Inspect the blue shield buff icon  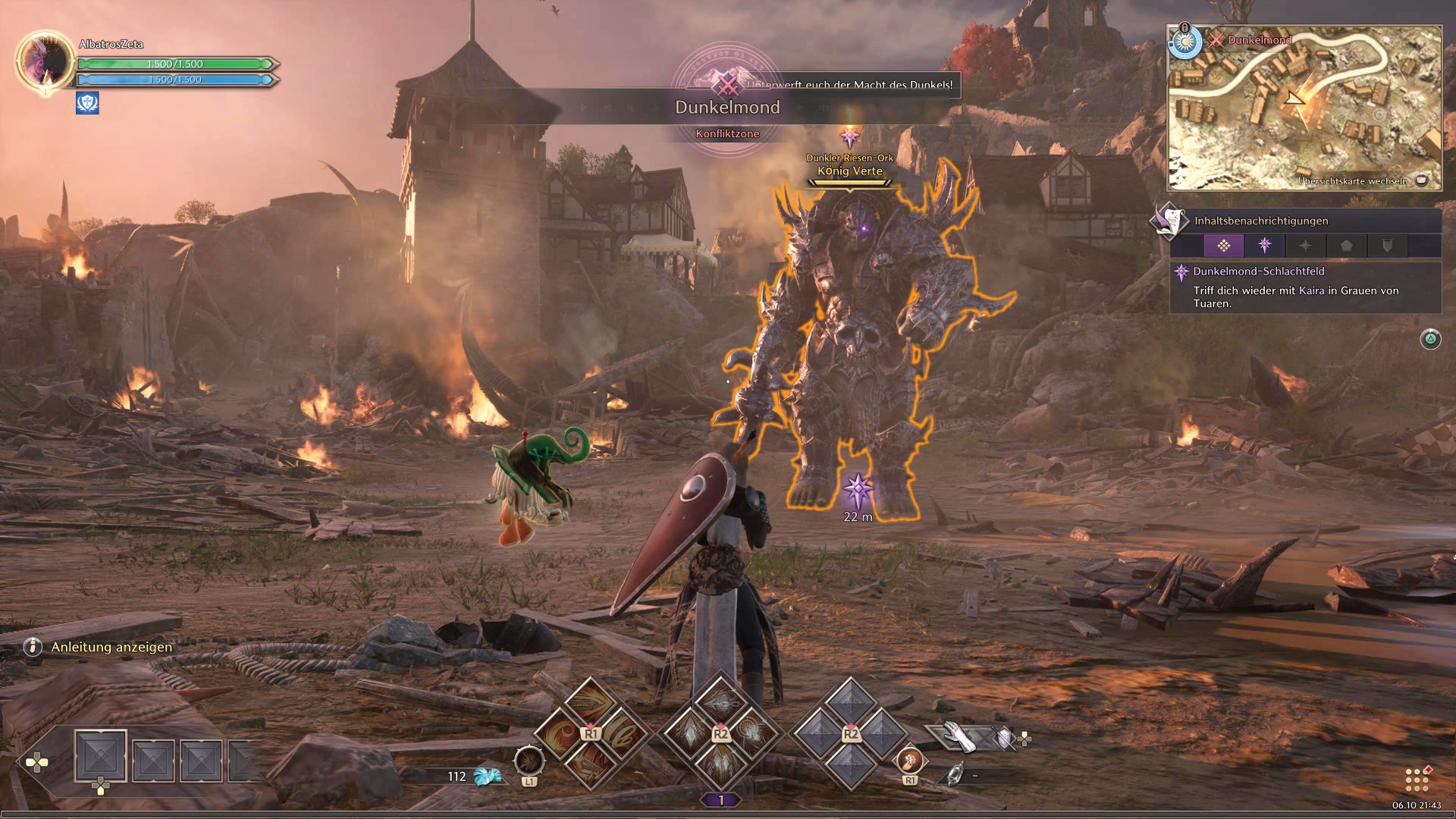point(87,102)
